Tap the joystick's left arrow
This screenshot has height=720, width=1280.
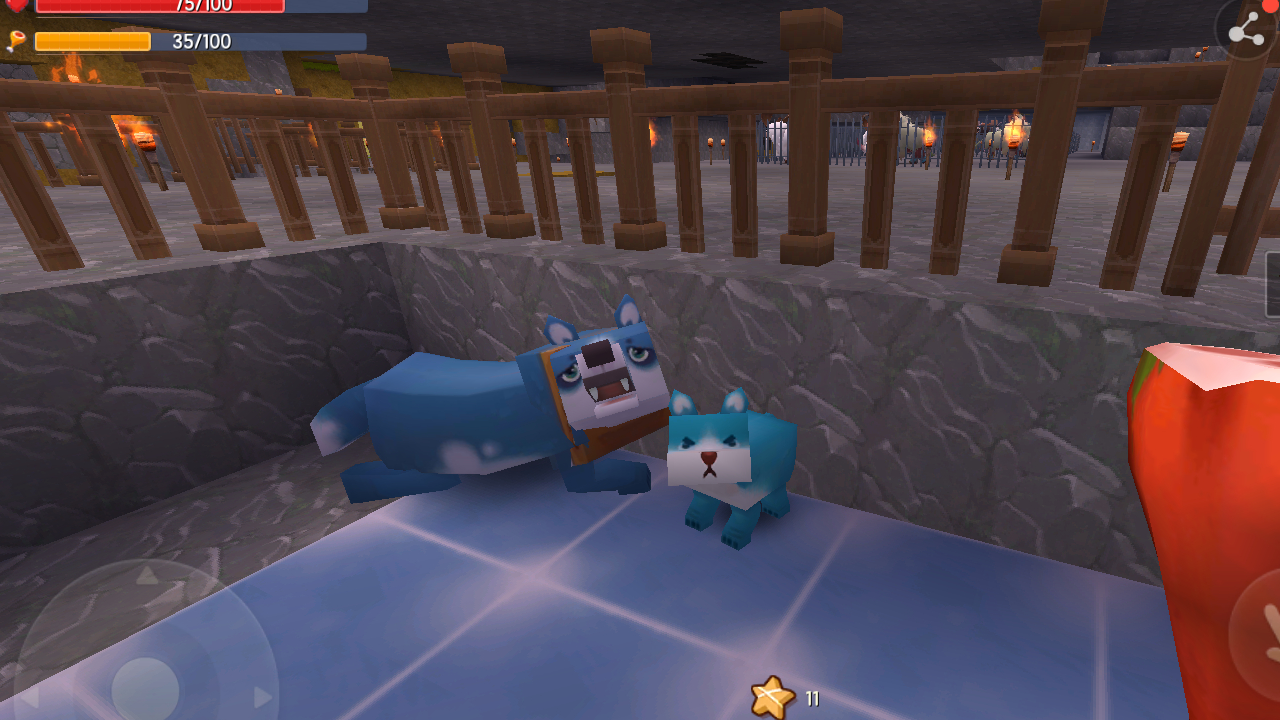(28, 697)
